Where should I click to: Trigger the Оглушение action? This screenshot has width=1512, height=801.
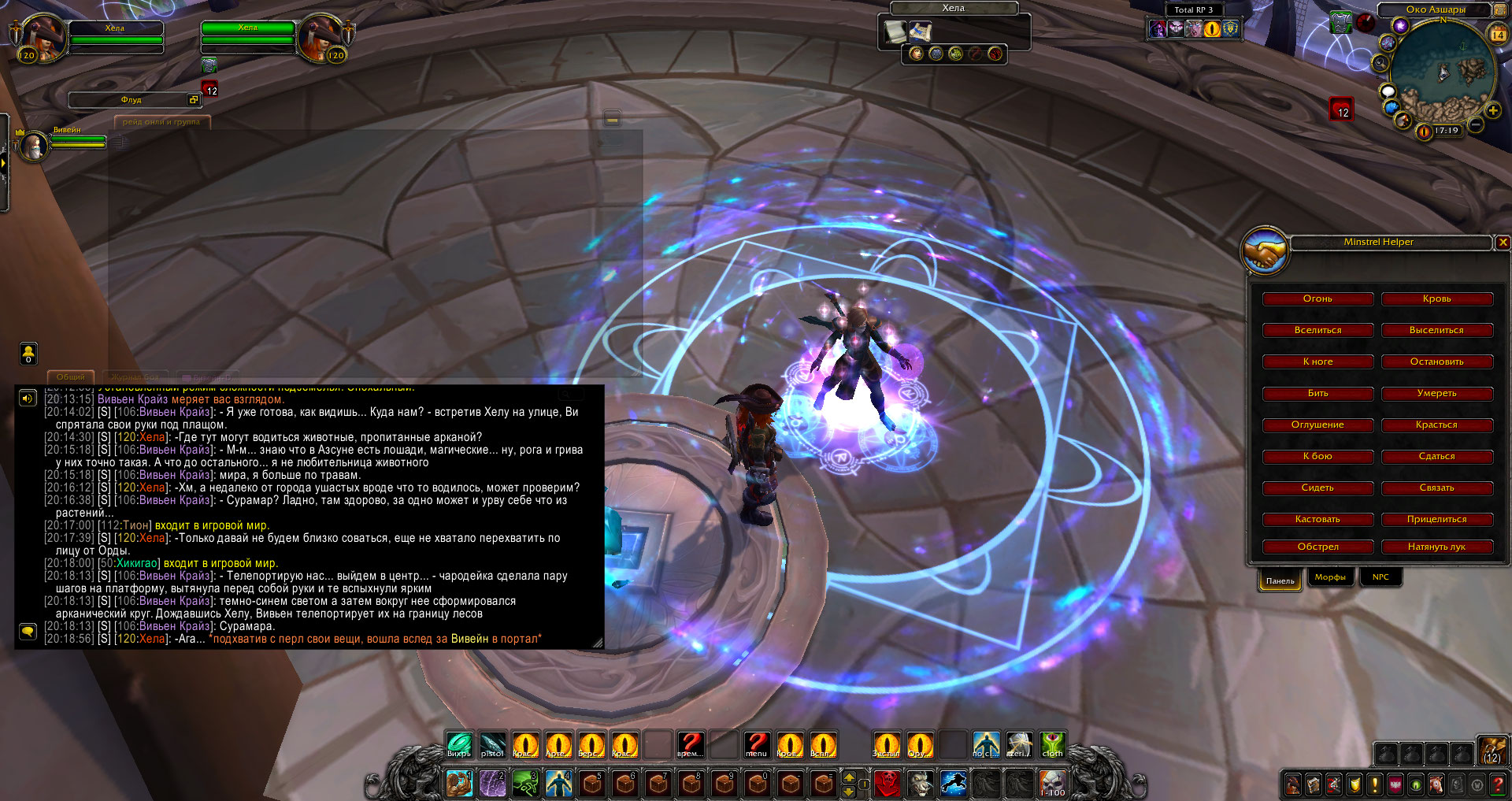(1317, 425)
